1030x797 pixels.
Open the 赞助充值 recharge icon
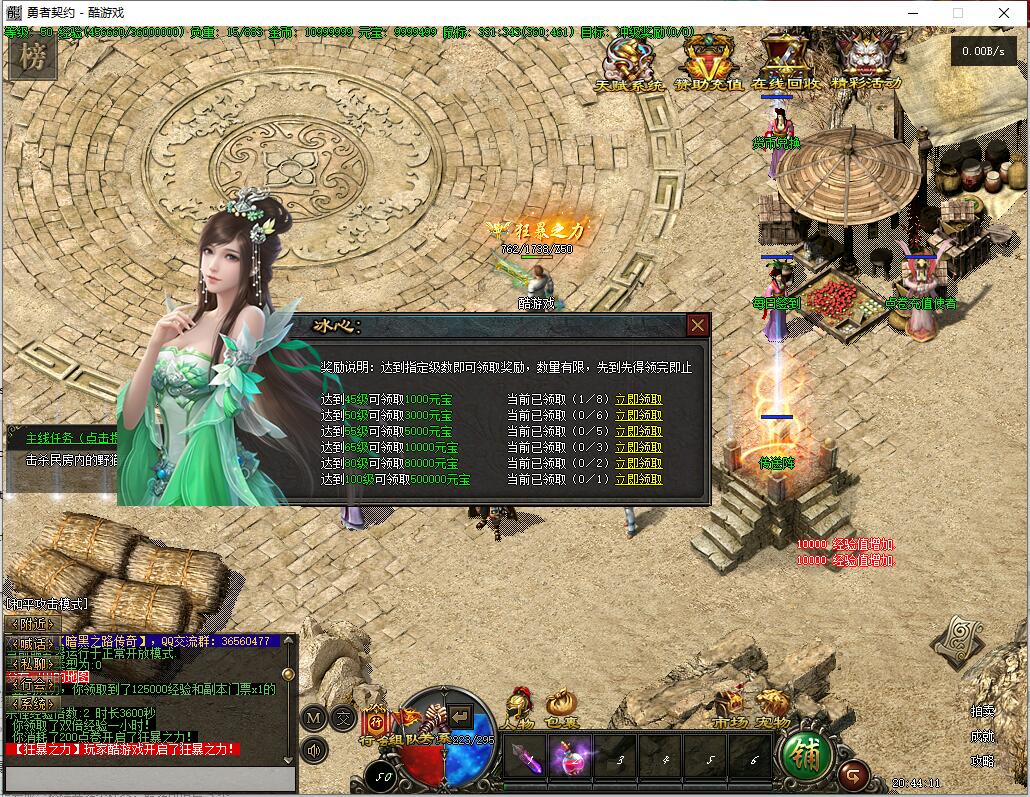708,60
